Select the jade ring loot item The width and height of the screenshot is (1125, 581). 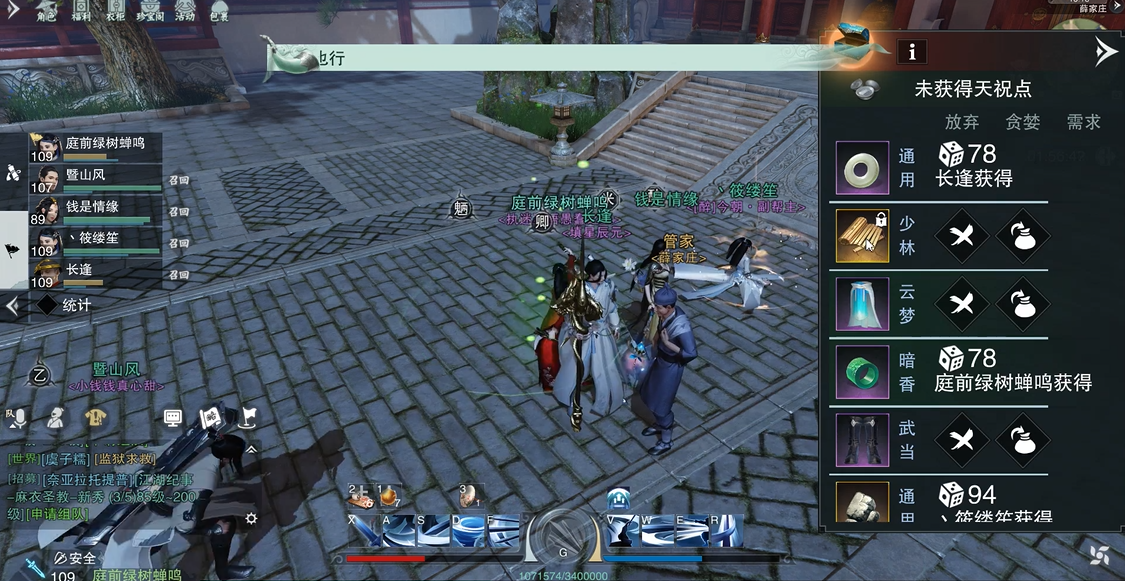point(862,167)
